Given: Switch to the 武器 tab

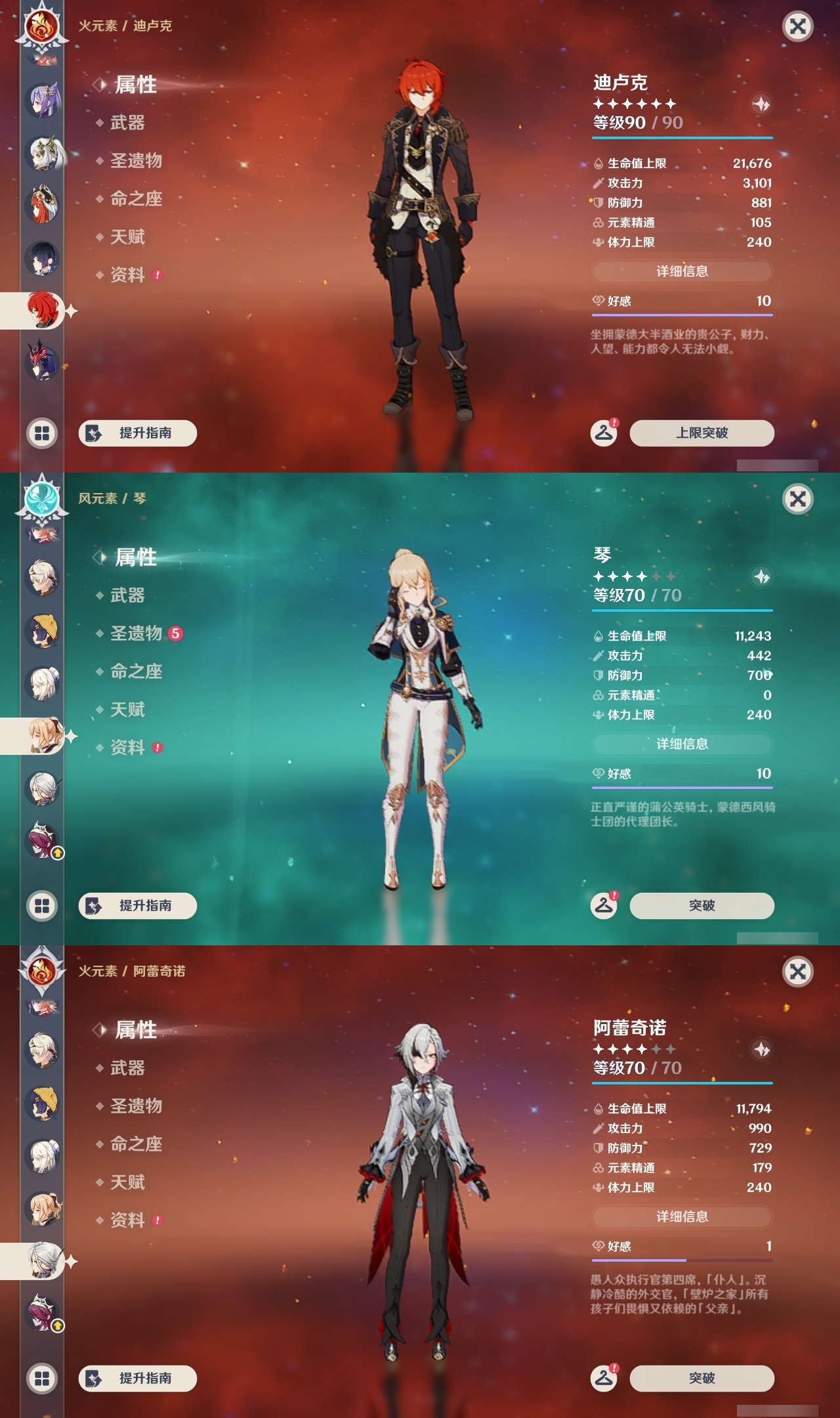Looking at the screenshot, I should [128, 123].
